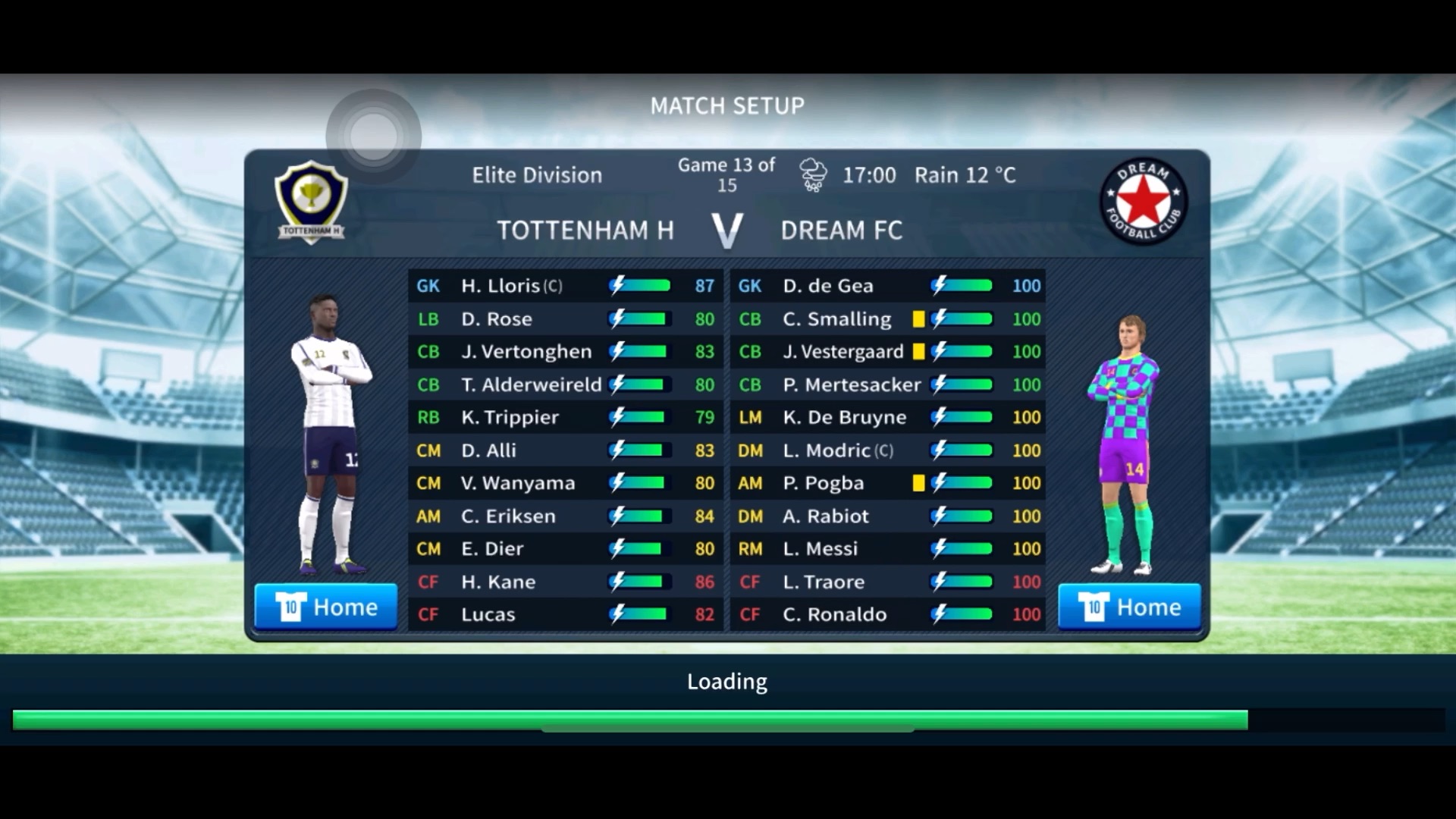The height and width of the screenshot is (819, 1456).
Task: Select K. De Bruyne's lineup row
Action: [887, 417]
